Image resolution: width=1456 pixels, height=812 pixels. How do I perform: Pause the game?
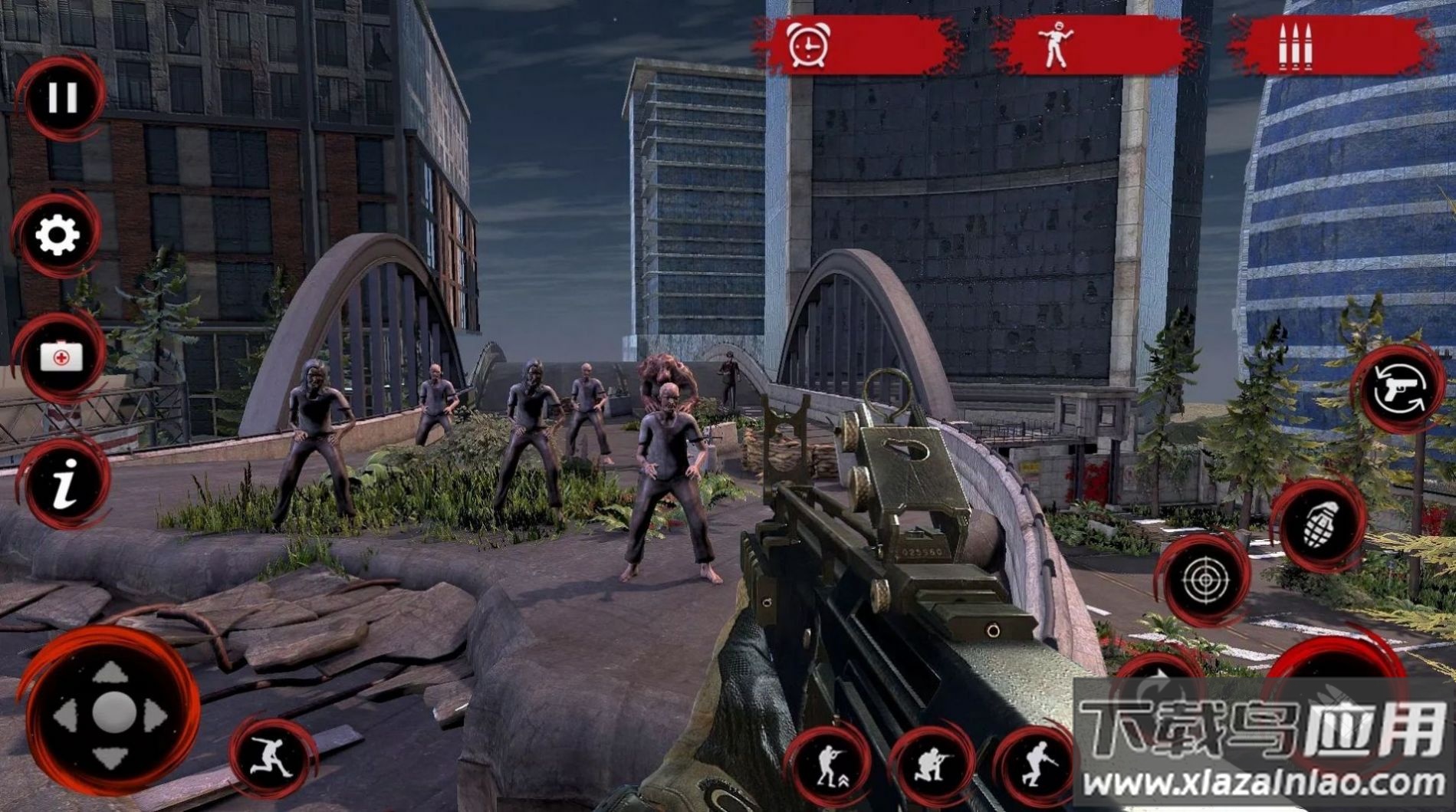coord(61,98)
